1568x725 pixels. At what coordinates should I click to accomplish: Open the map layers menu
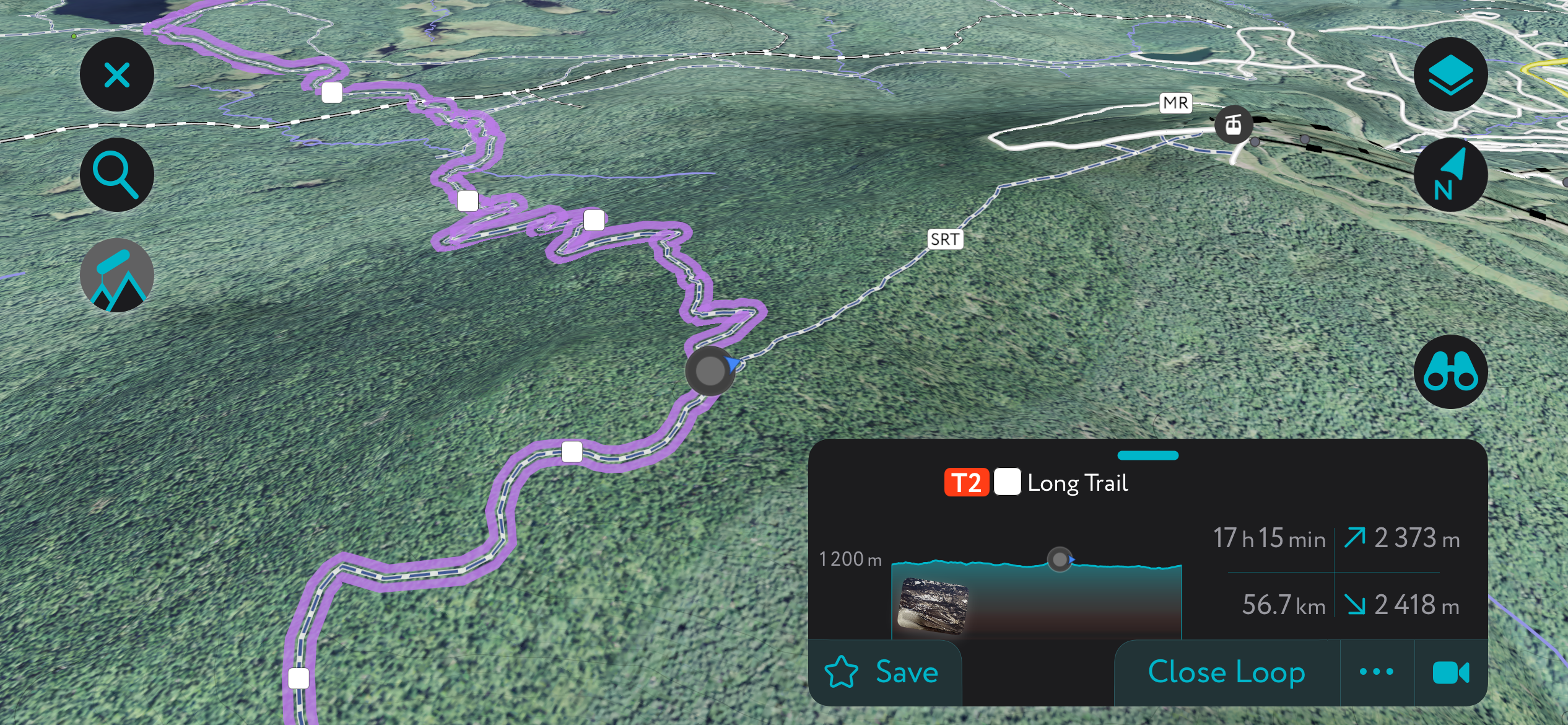[1450, 75]
